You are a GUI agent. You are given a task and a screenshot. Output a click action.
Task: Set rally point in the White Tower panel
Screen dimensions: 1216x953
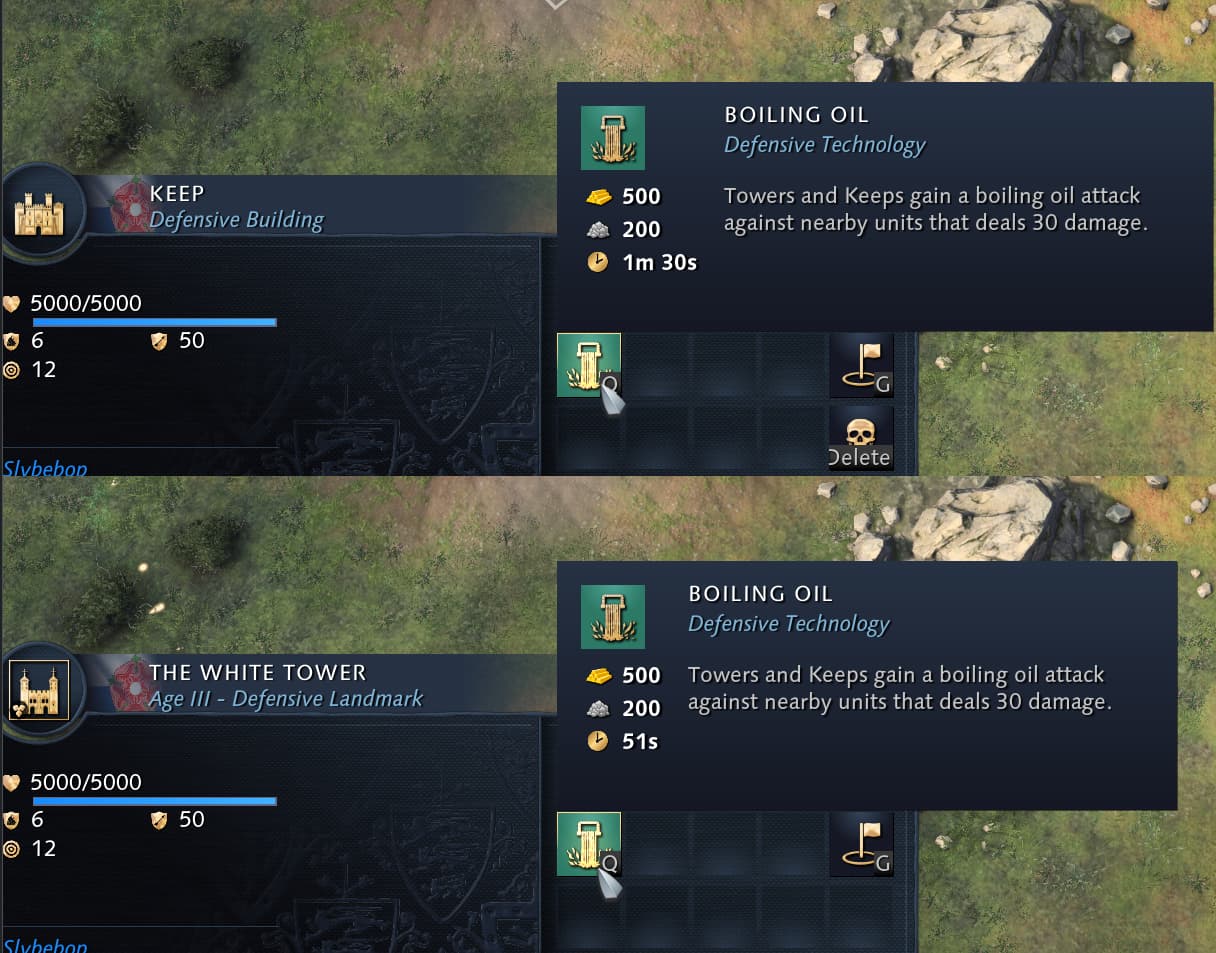(x=861, y=844)
